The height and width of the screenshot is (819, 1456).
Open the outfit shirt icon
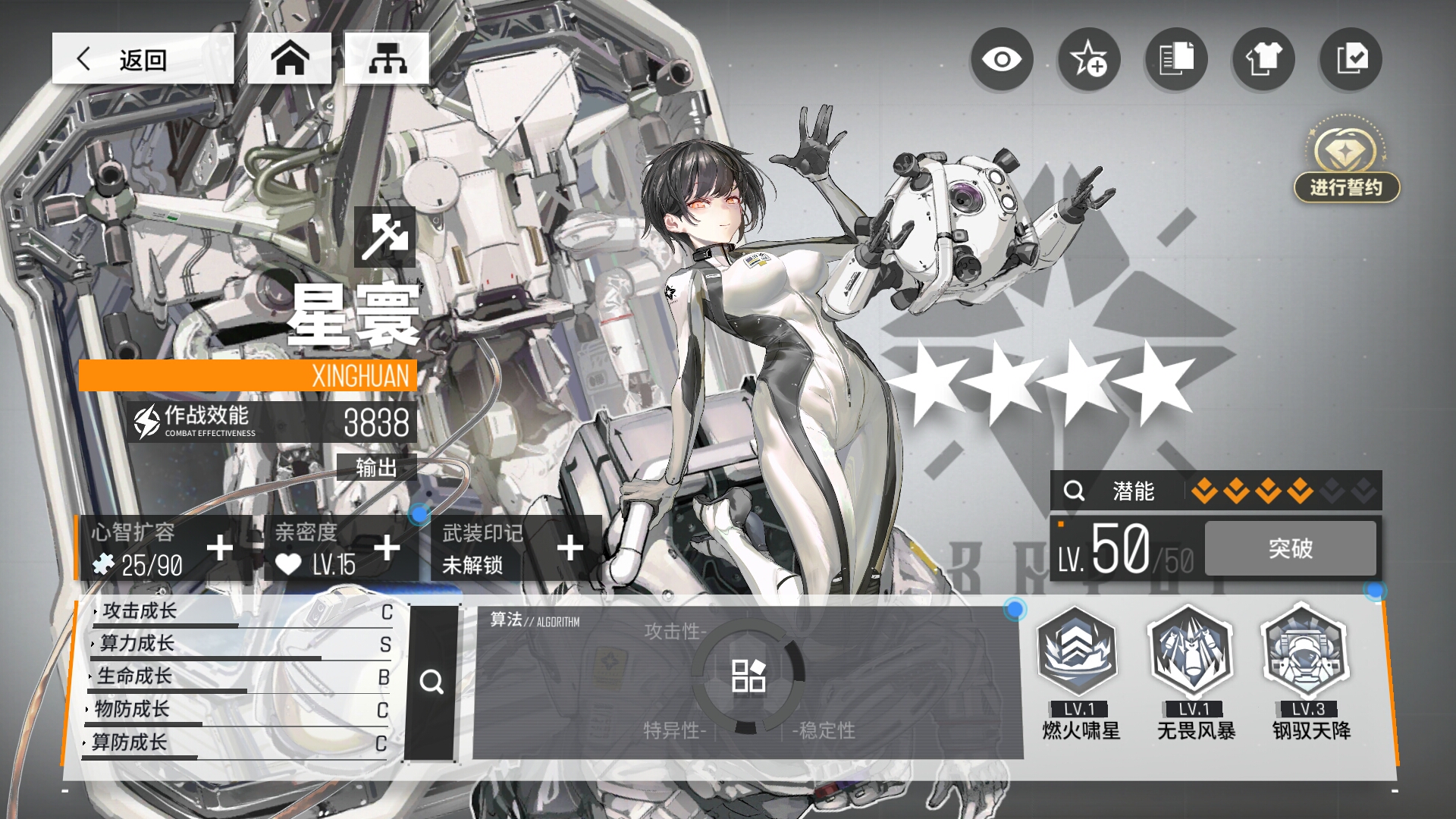click(1263, 59)
